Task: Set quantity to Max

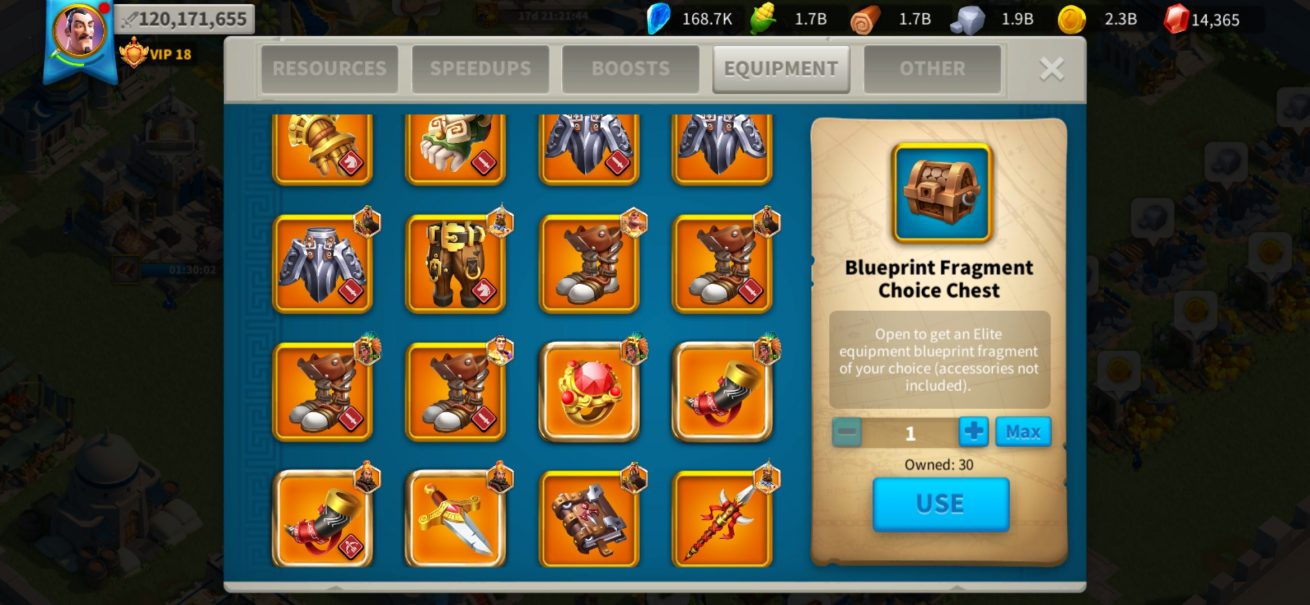Action: pyautogui.click(x=1022, y=432)
